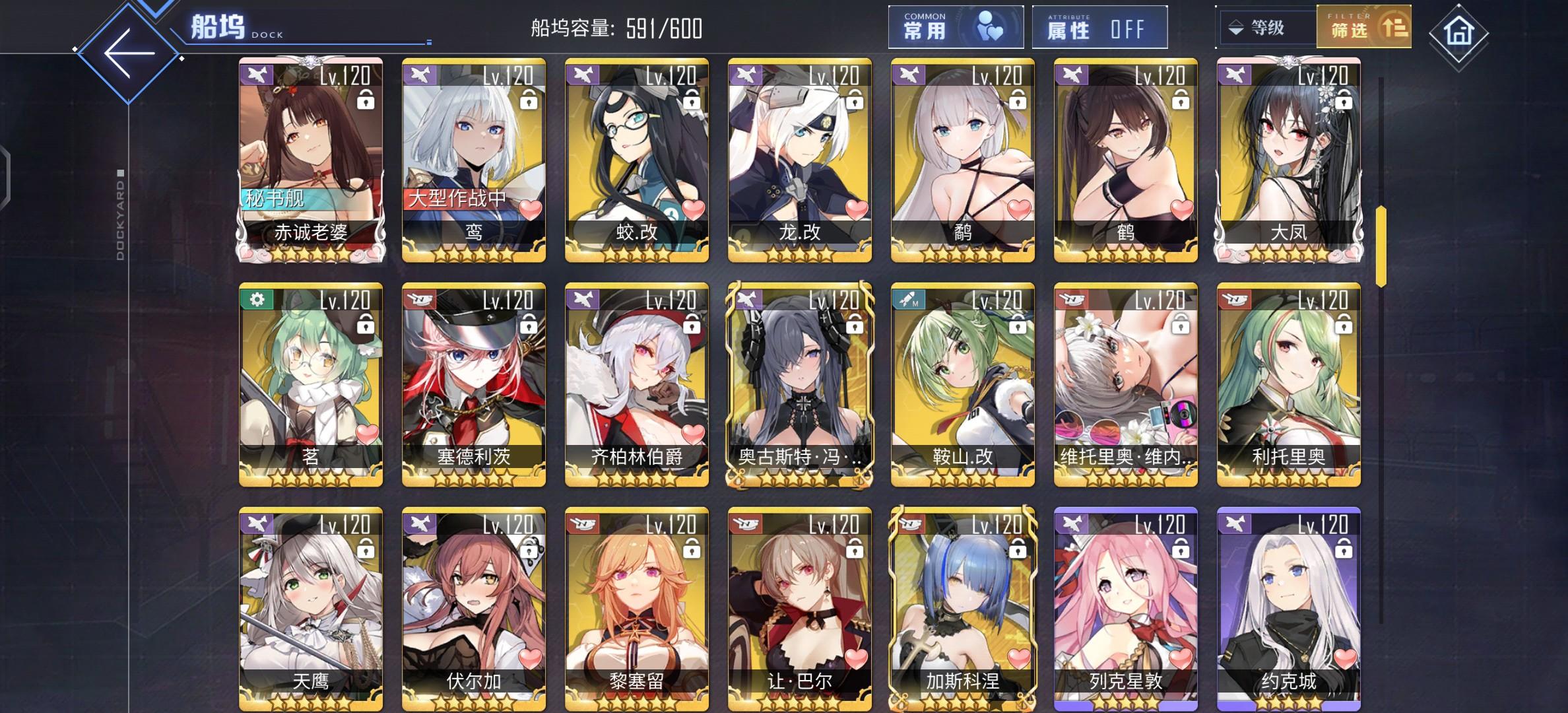This screenshot has width=1568, height=713.
Task: Click the battleship type icon on 塞德利茨 card
Action: tap(420, 300)
